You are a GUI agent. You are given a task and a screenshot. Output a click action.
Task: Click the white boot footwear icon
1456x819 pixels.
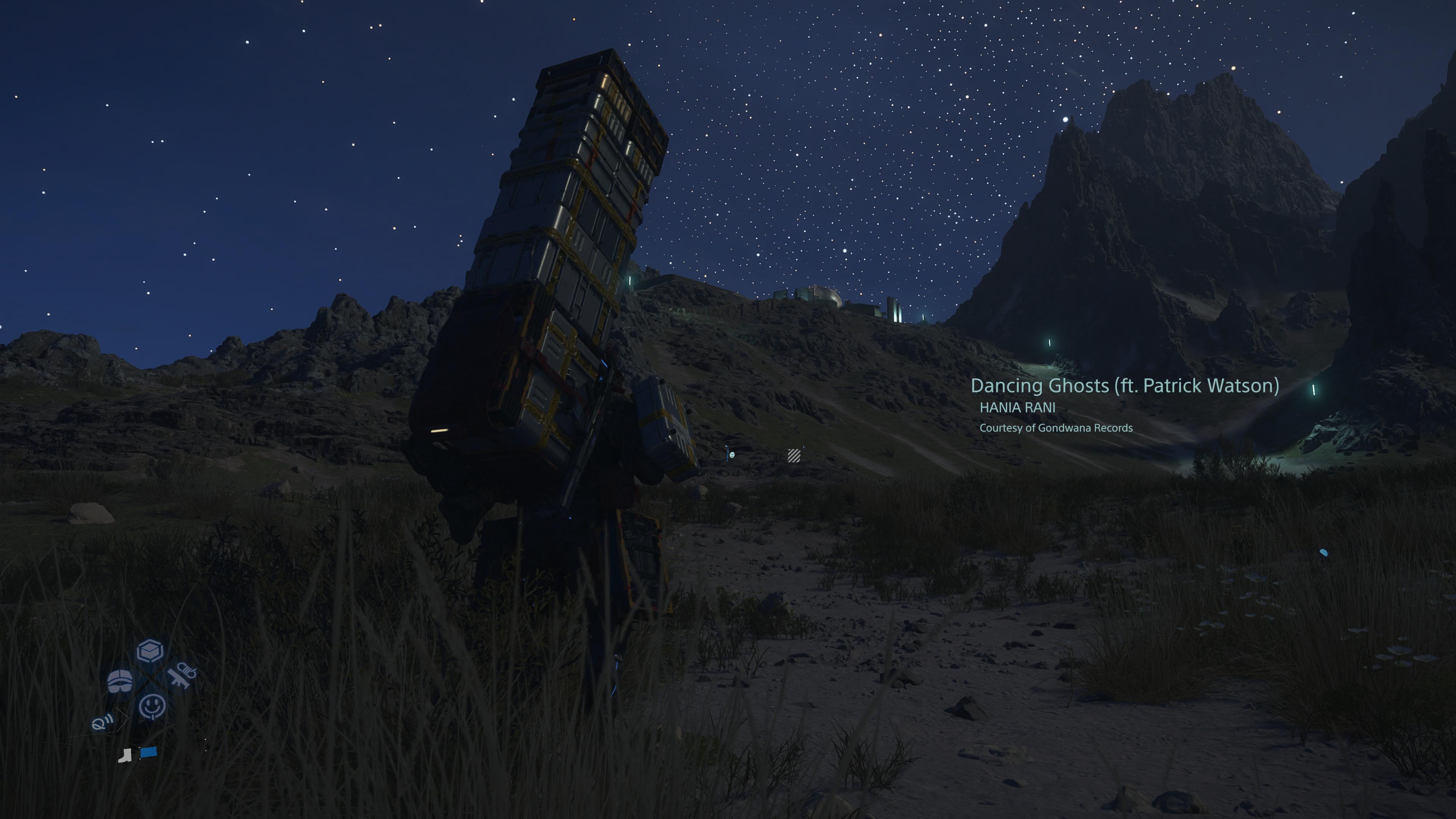coord(126,756)
